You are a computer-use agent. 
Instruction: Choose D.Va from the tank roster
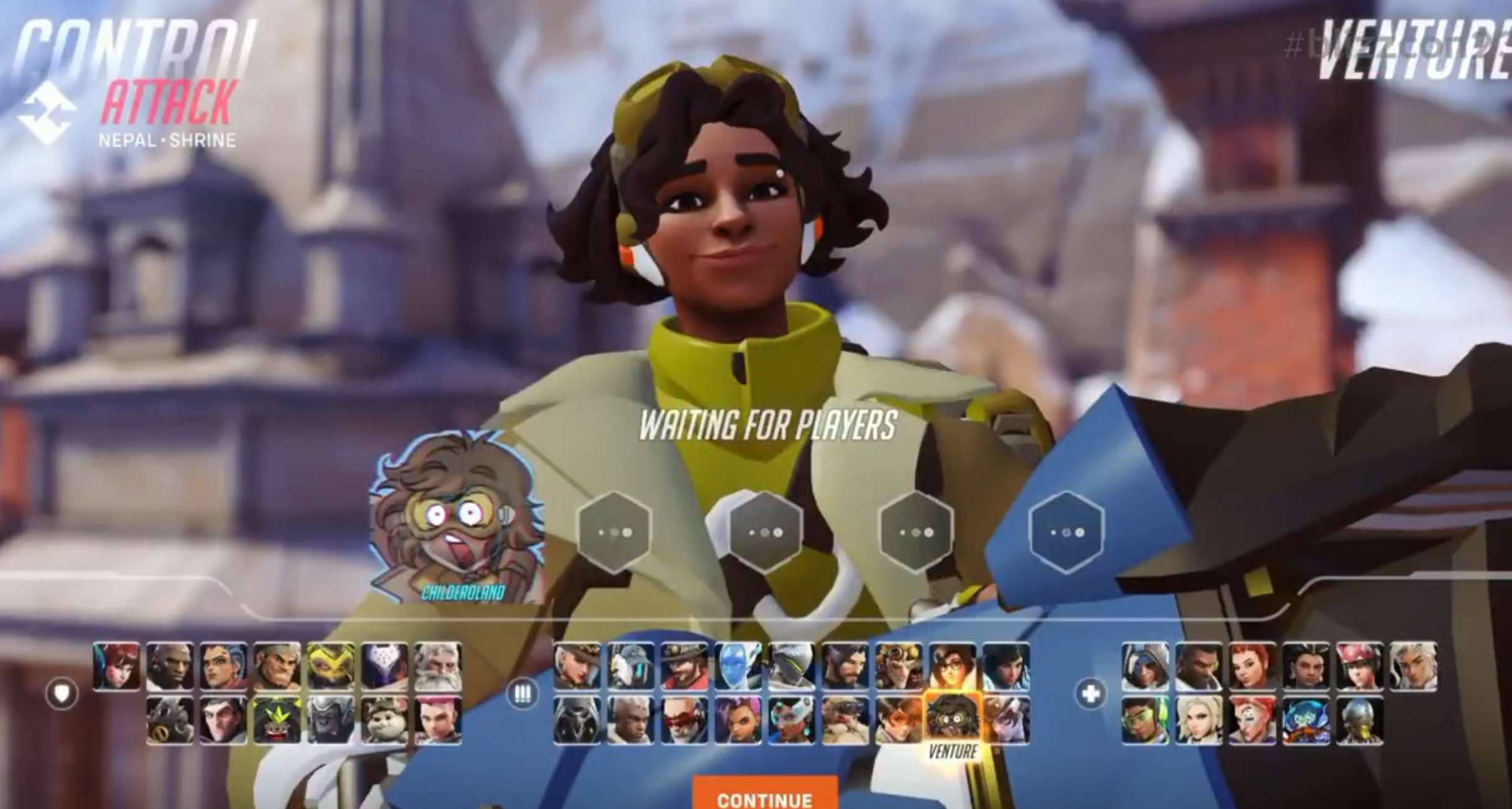click(x=116, y=666)
